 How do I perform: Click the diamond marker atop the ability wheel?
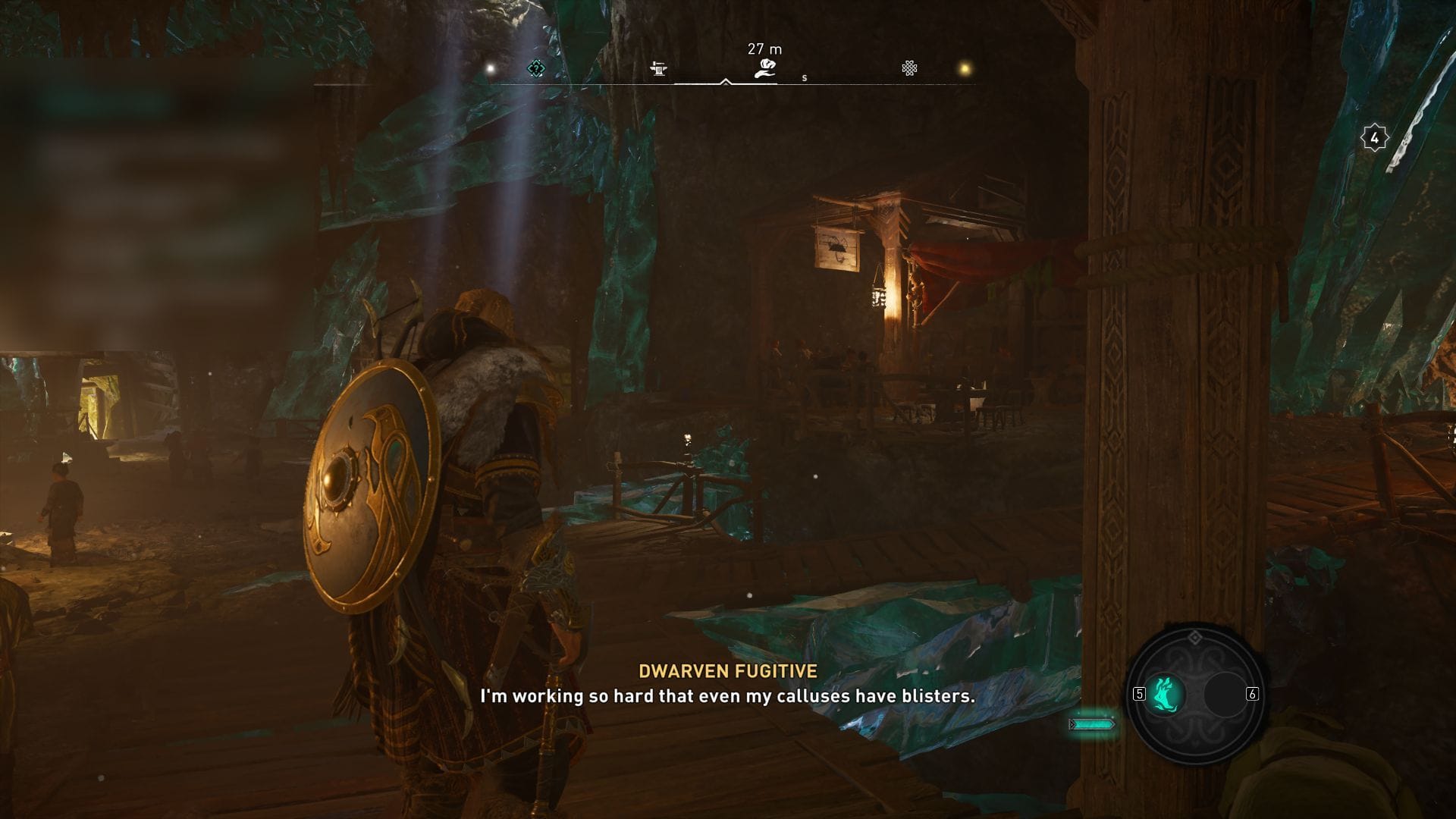[1194, 638]
